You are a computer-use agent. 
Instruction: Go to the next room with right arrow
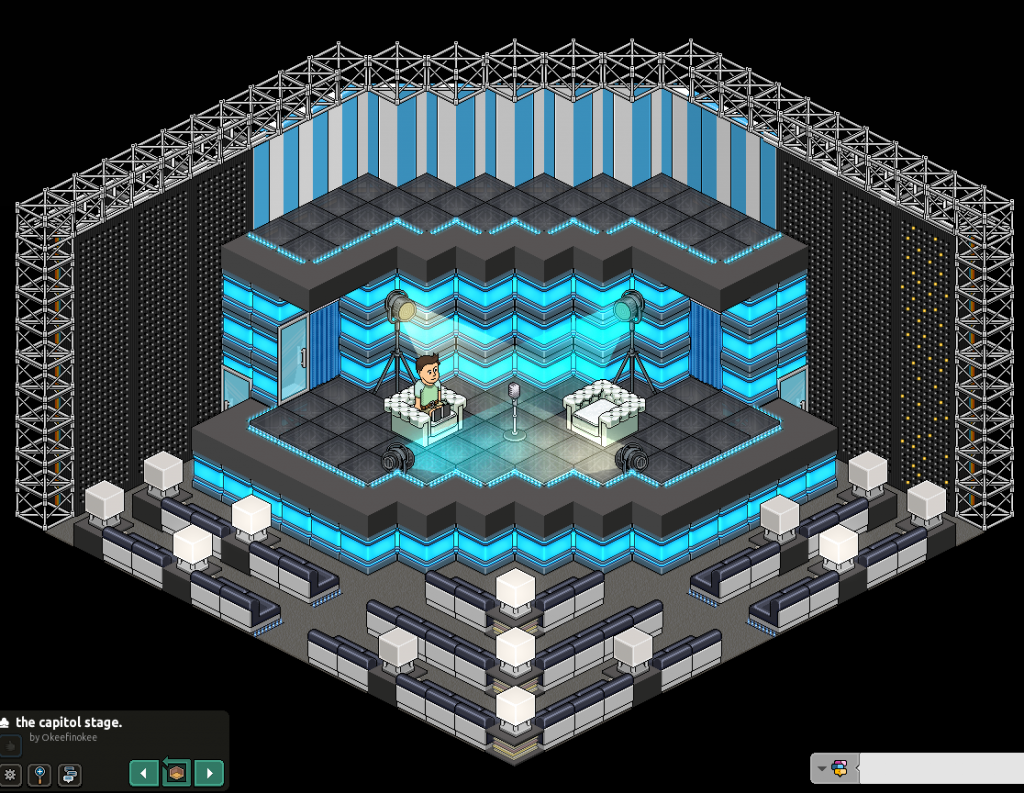click(208, 773)
